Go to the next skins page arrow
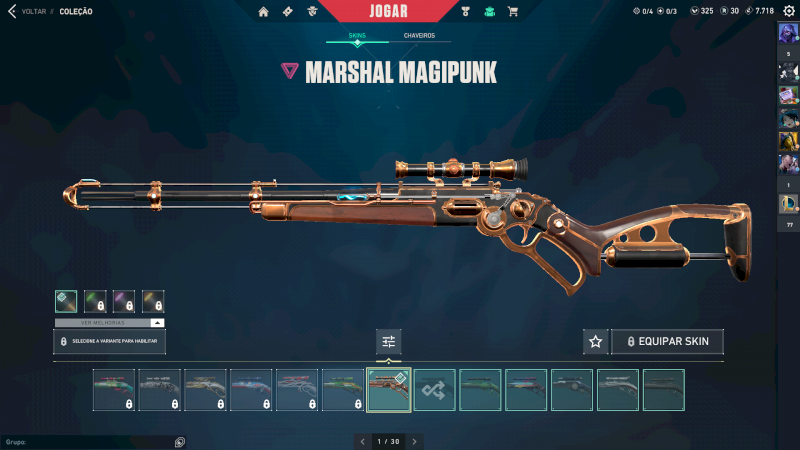 coord(415,441)
